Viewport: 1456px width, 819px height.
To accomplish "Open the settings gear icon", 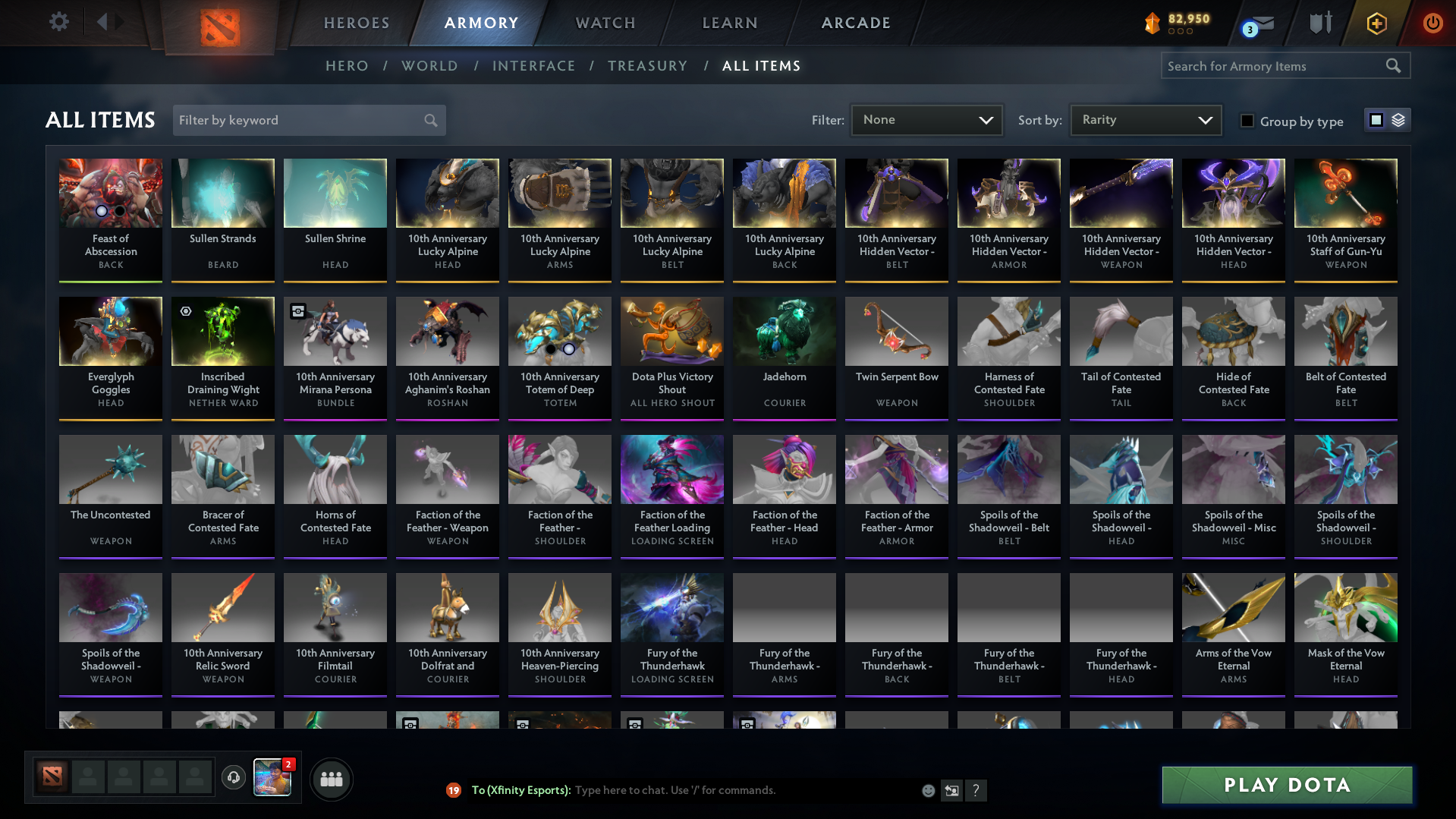I will [59, 22].
